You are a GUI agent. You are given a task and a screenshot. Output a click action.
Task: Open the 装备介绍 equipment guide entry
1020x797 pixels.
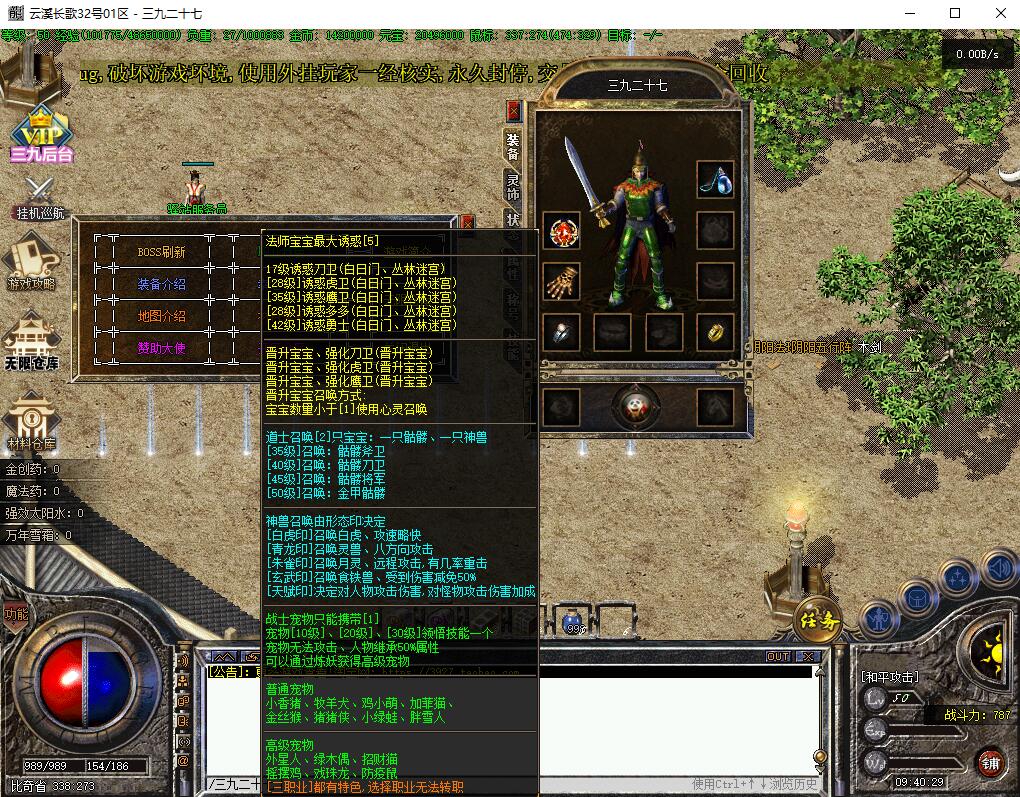[162, 284]
